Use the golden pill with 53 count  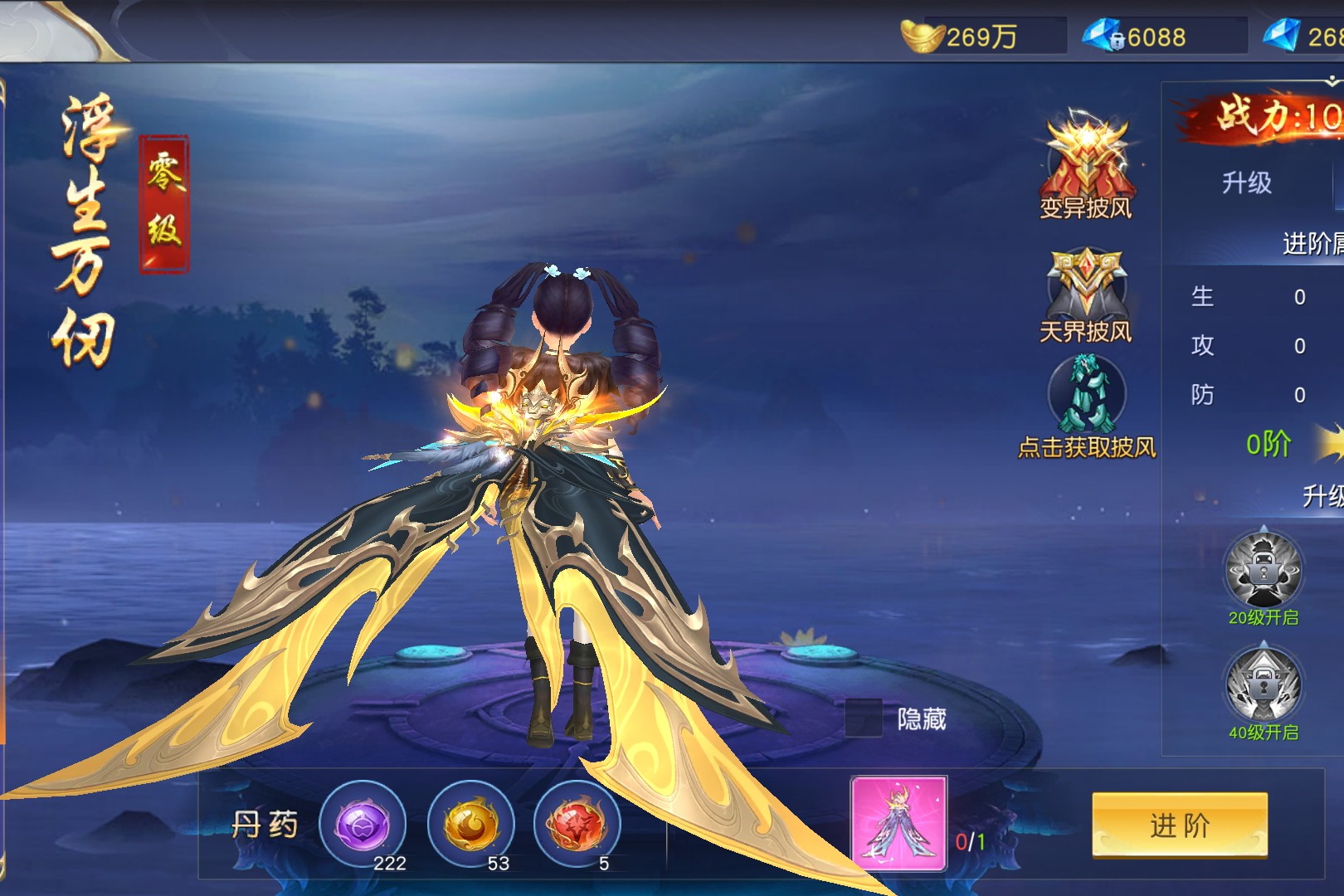click(470, 825)
